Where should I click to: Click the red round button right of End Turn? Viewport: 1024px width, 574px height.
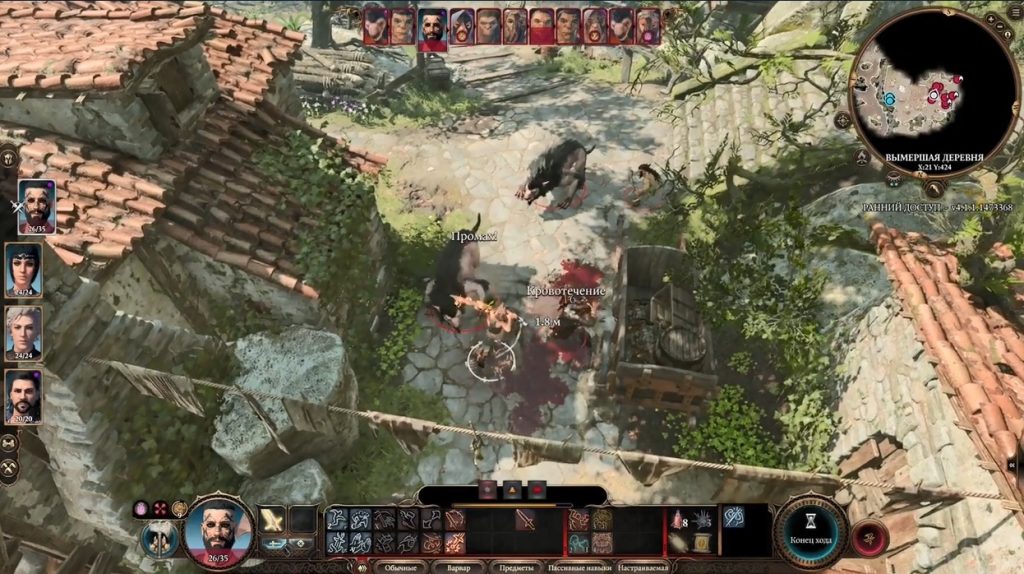pyautogui.click(x=870, y=538)
